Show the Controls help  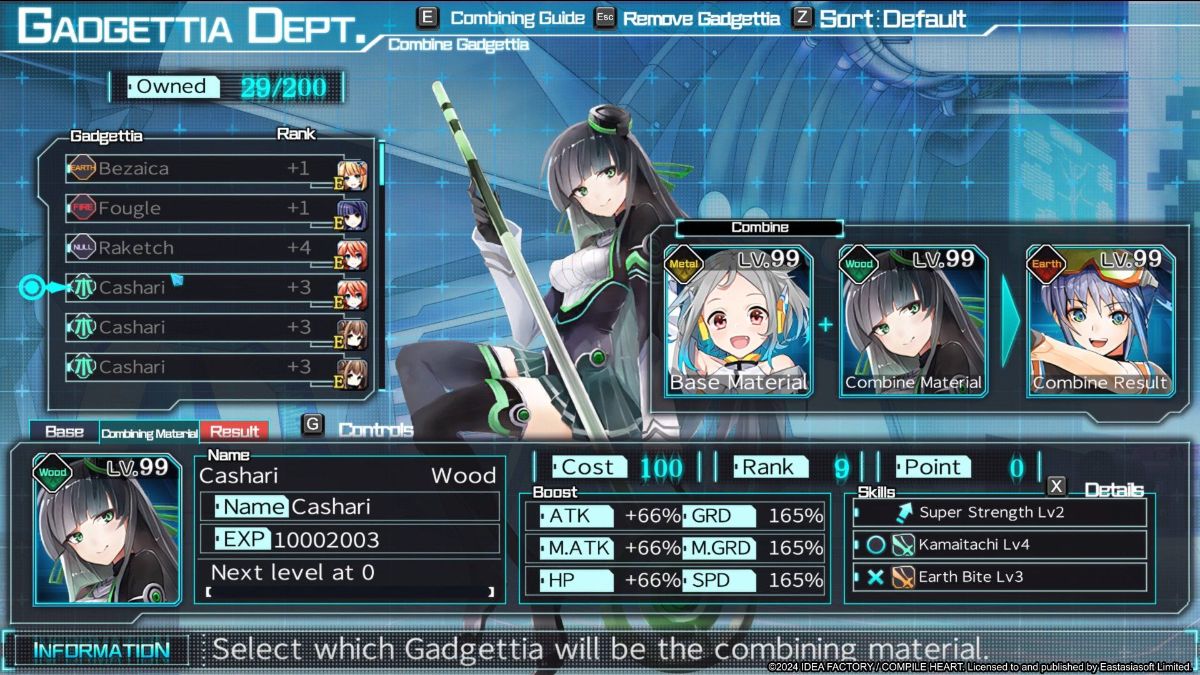click(x=362, y=429)
